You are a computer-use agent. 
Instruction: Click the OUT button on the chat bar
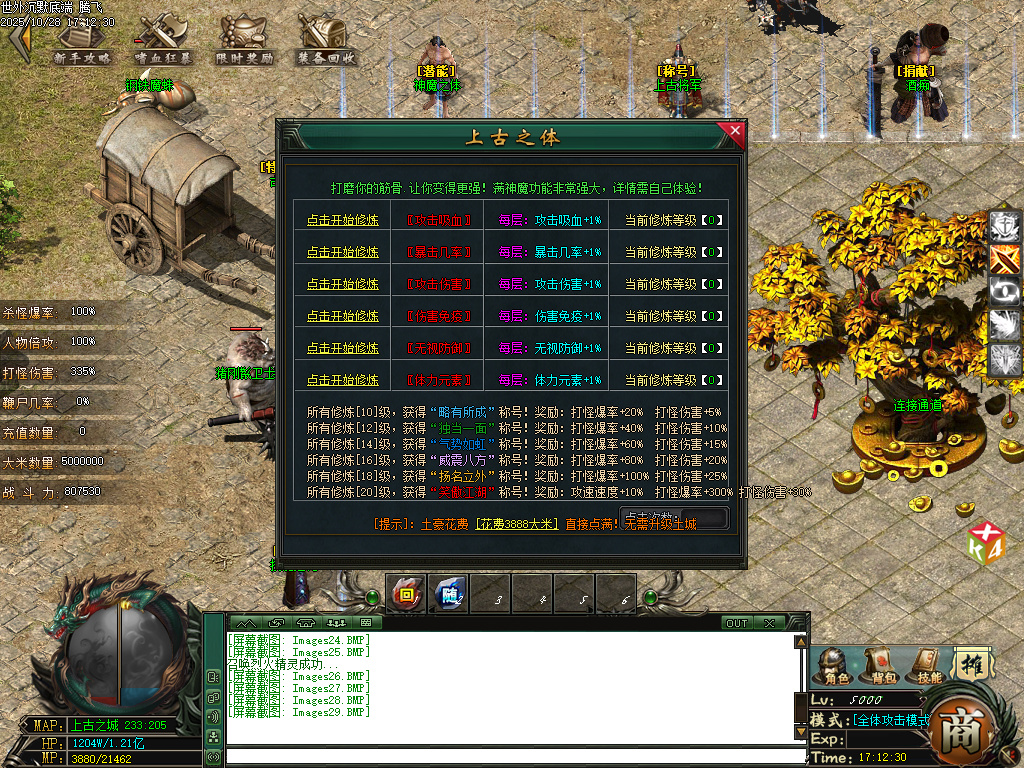click(x=737, y=623)
